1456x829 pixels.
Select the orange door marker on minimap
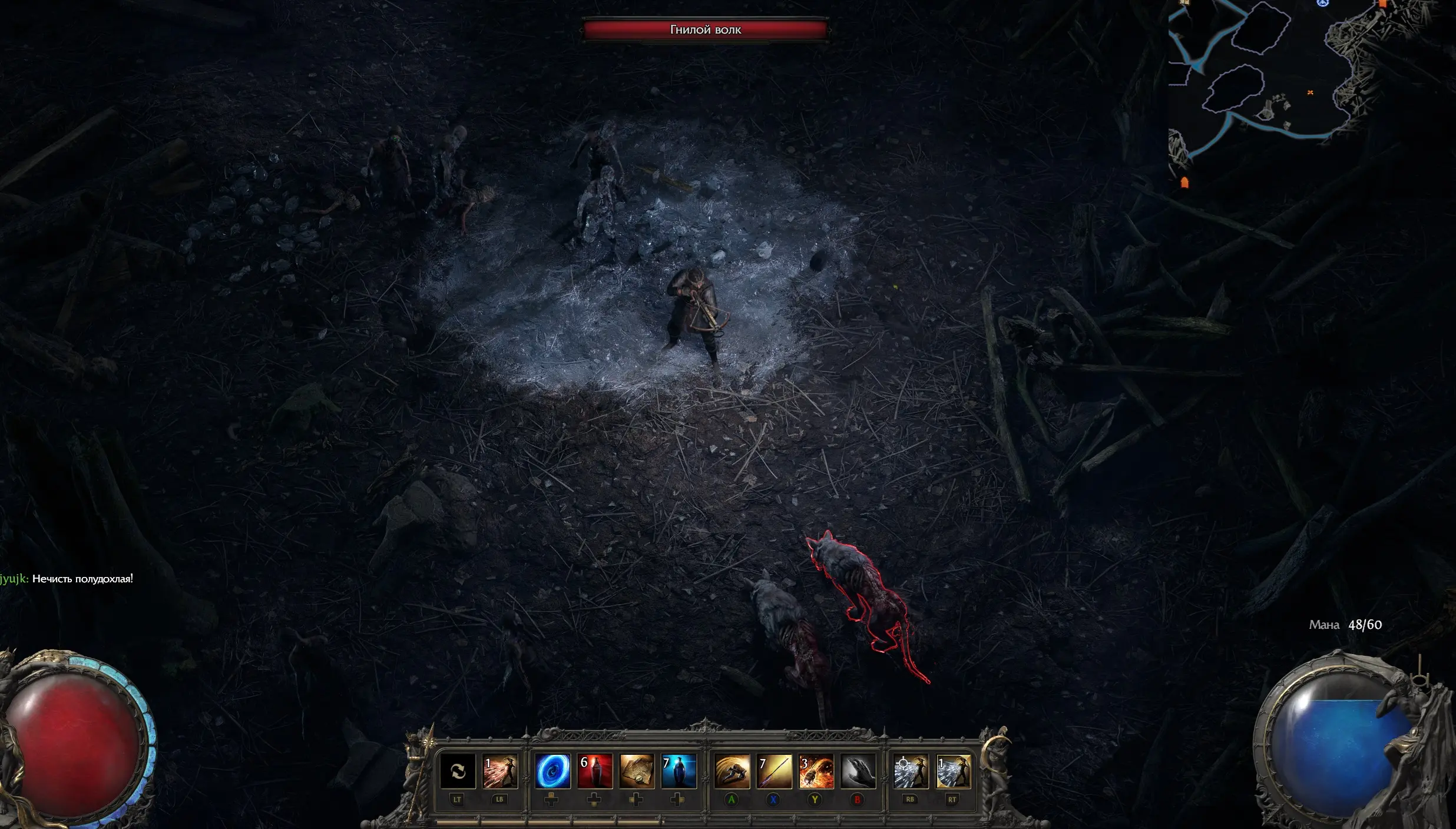tap(1184, 183)
